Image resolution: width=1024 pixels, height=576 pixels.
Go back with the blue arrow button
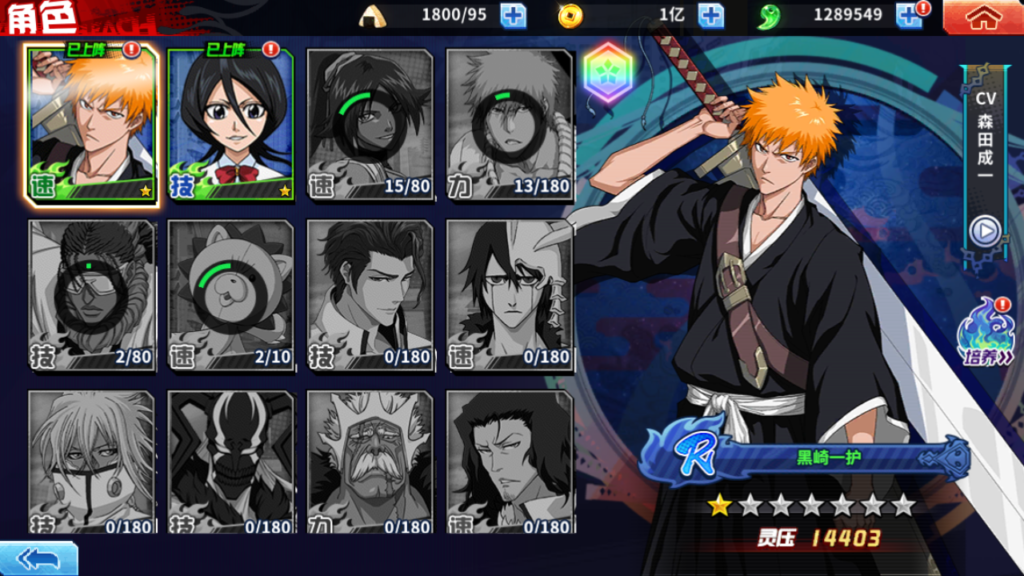tap(38, 558)
